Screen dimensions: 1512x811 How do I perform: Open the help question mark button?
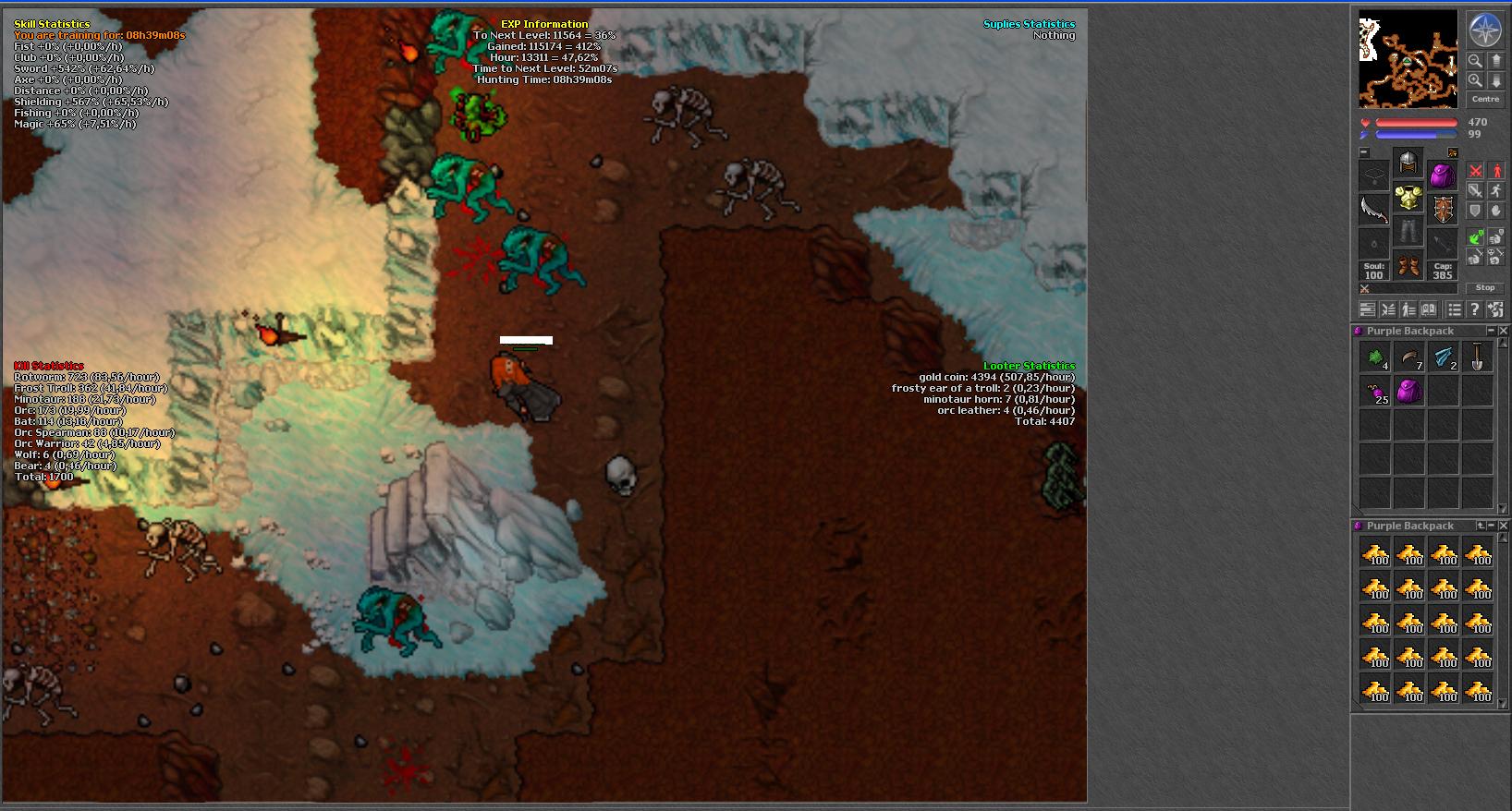[1475, 310]
